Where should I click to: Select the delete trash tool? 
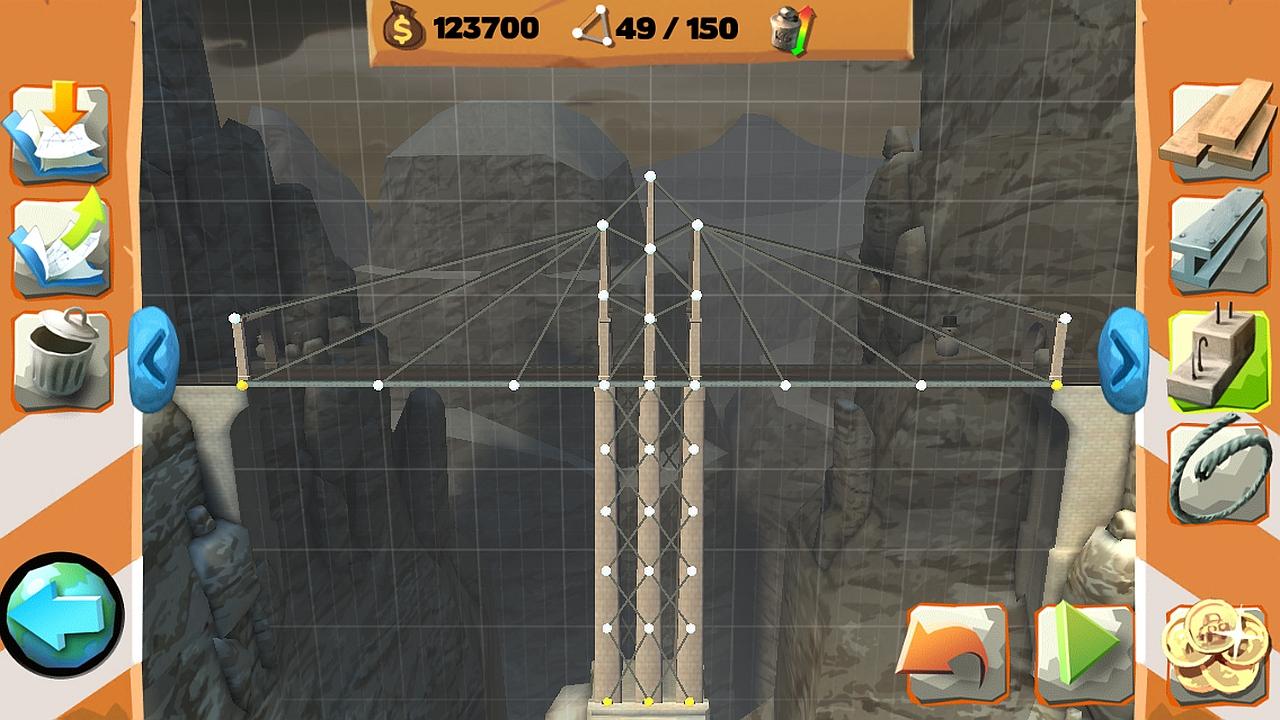pyautogui.click(x=60, y=356)
